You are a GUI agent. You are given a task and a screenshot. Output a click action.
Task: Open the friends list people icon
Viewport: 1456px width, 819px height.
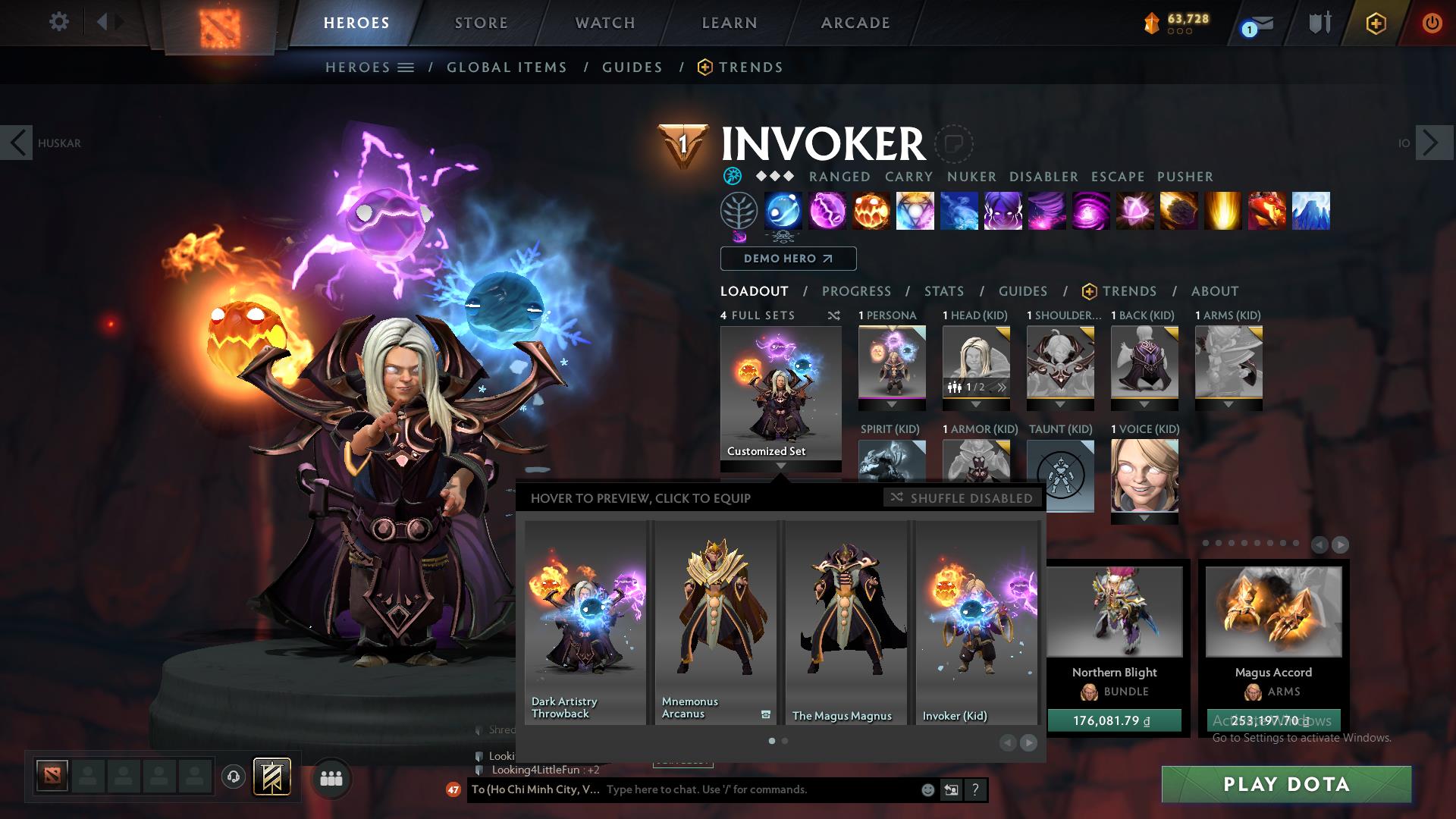click(331, 778)
